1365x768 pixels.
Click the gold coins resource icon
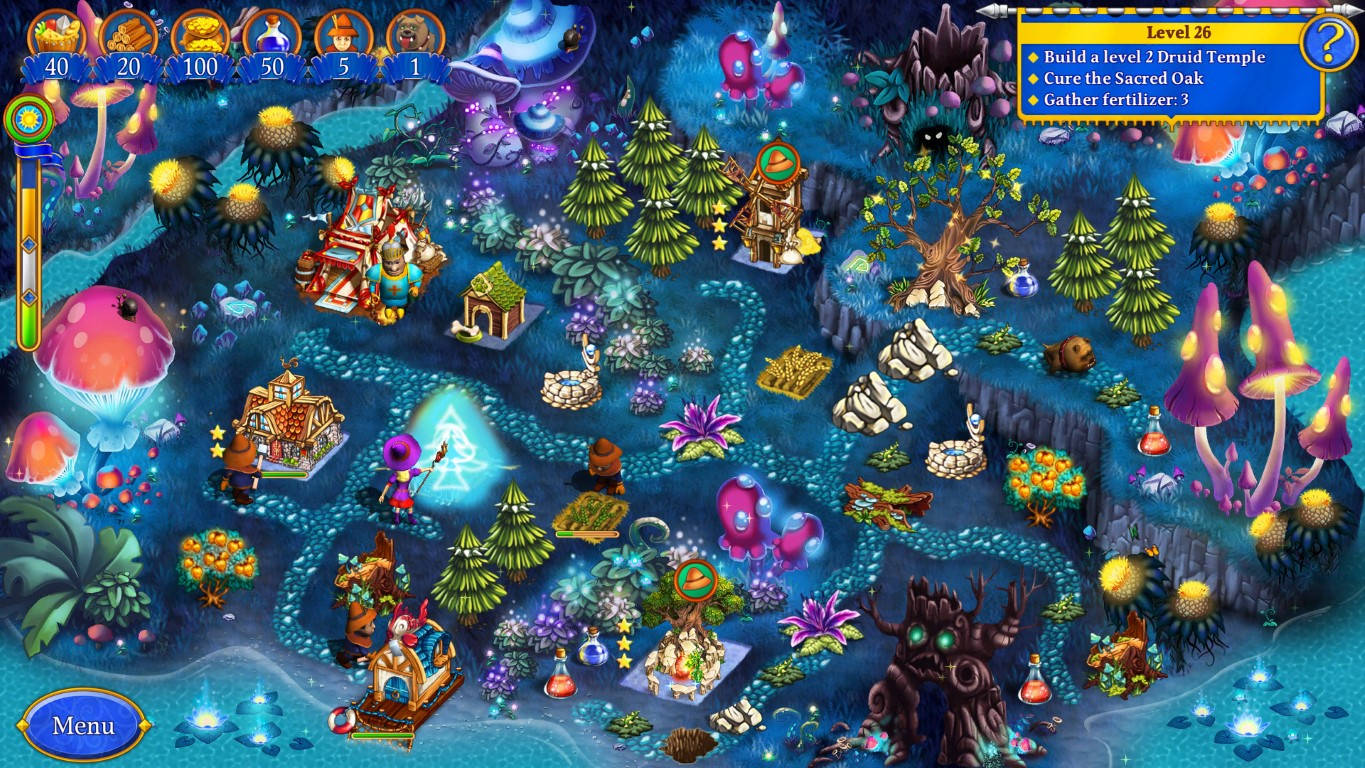(x=200, y=31)
